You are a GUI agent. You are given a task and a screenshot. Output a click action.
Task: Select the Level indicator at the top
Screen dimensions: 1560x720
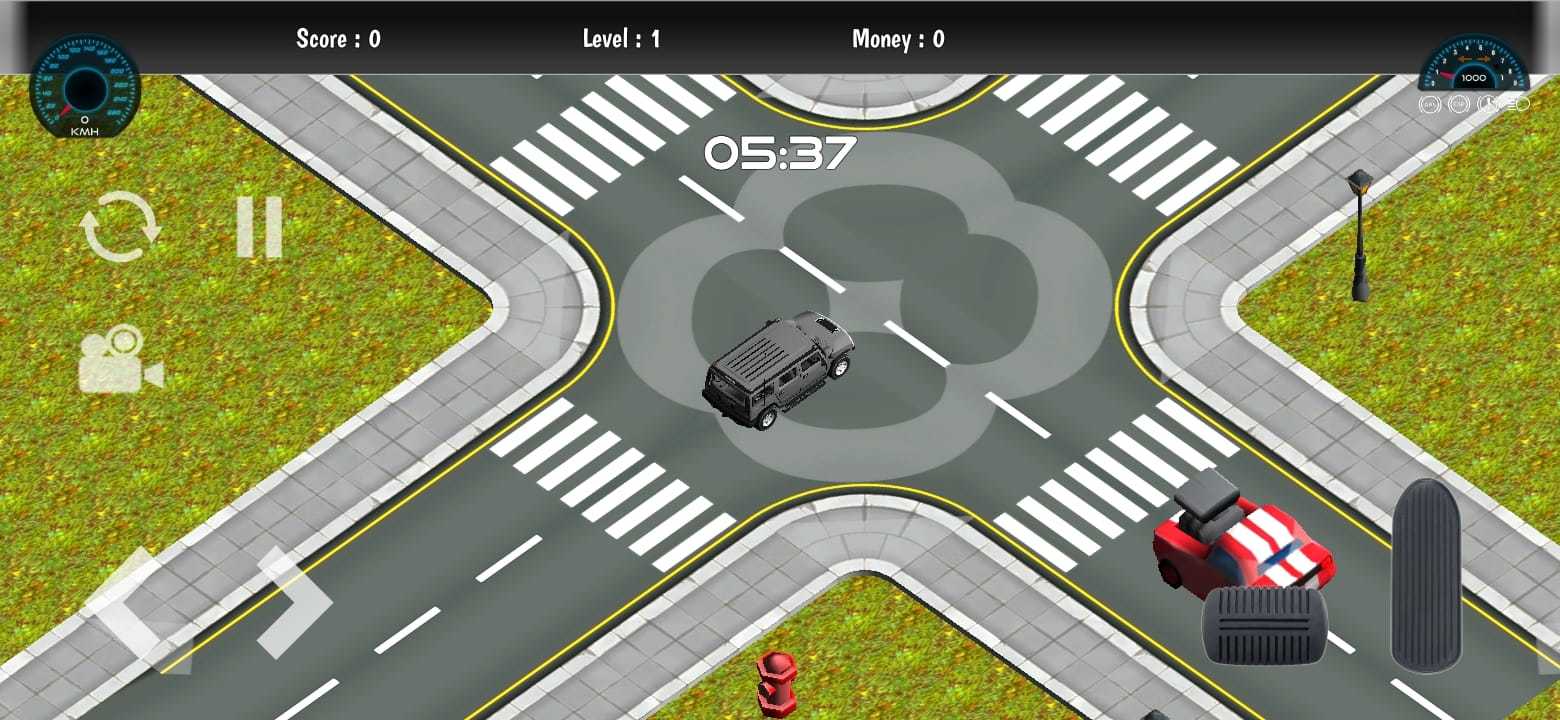point(621,38)
